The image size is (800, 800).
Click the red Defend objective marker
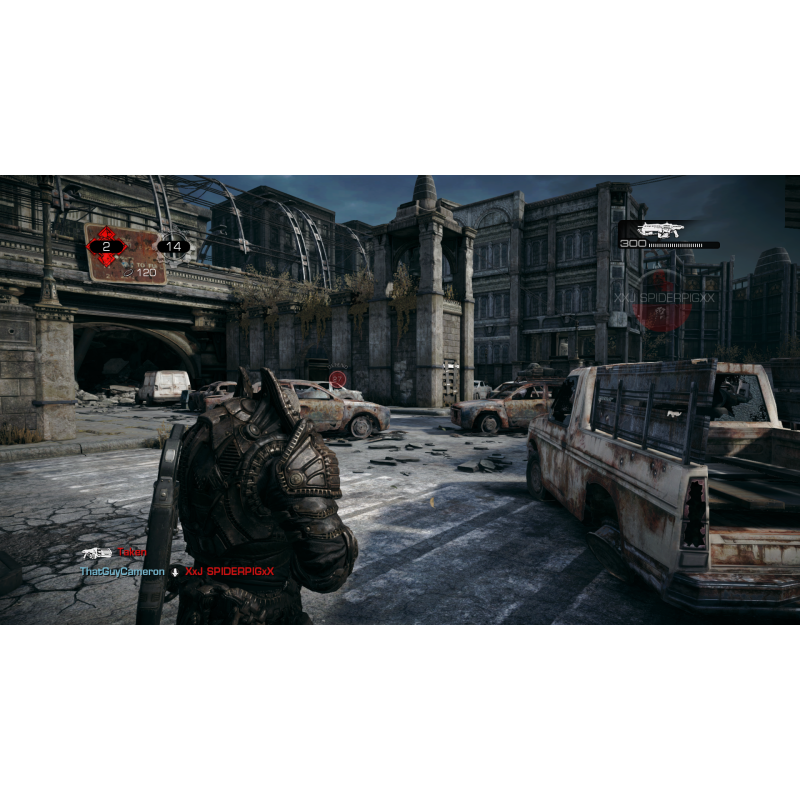point(338,379)
